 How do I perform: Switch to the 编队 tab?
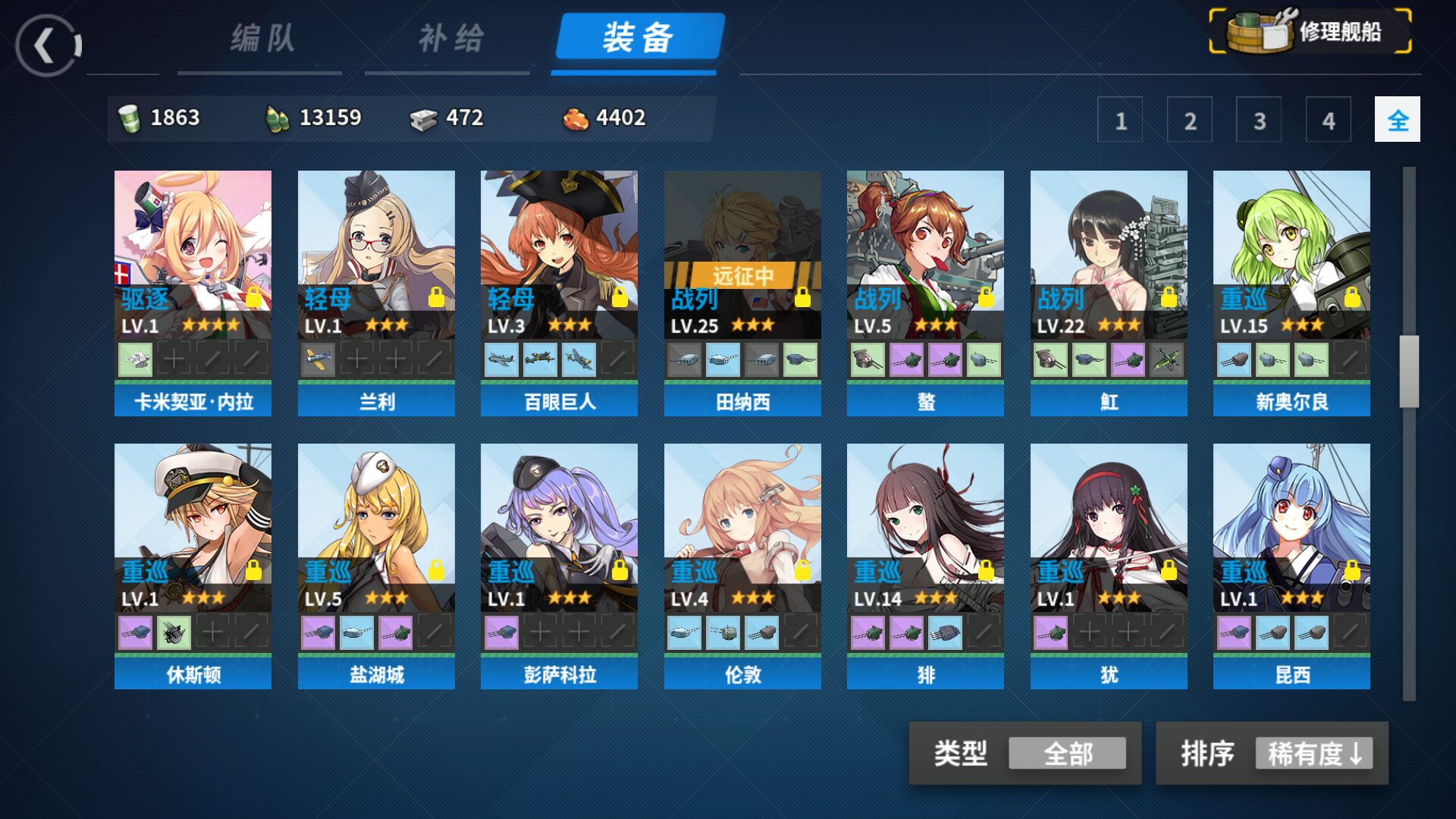(262, 39)
